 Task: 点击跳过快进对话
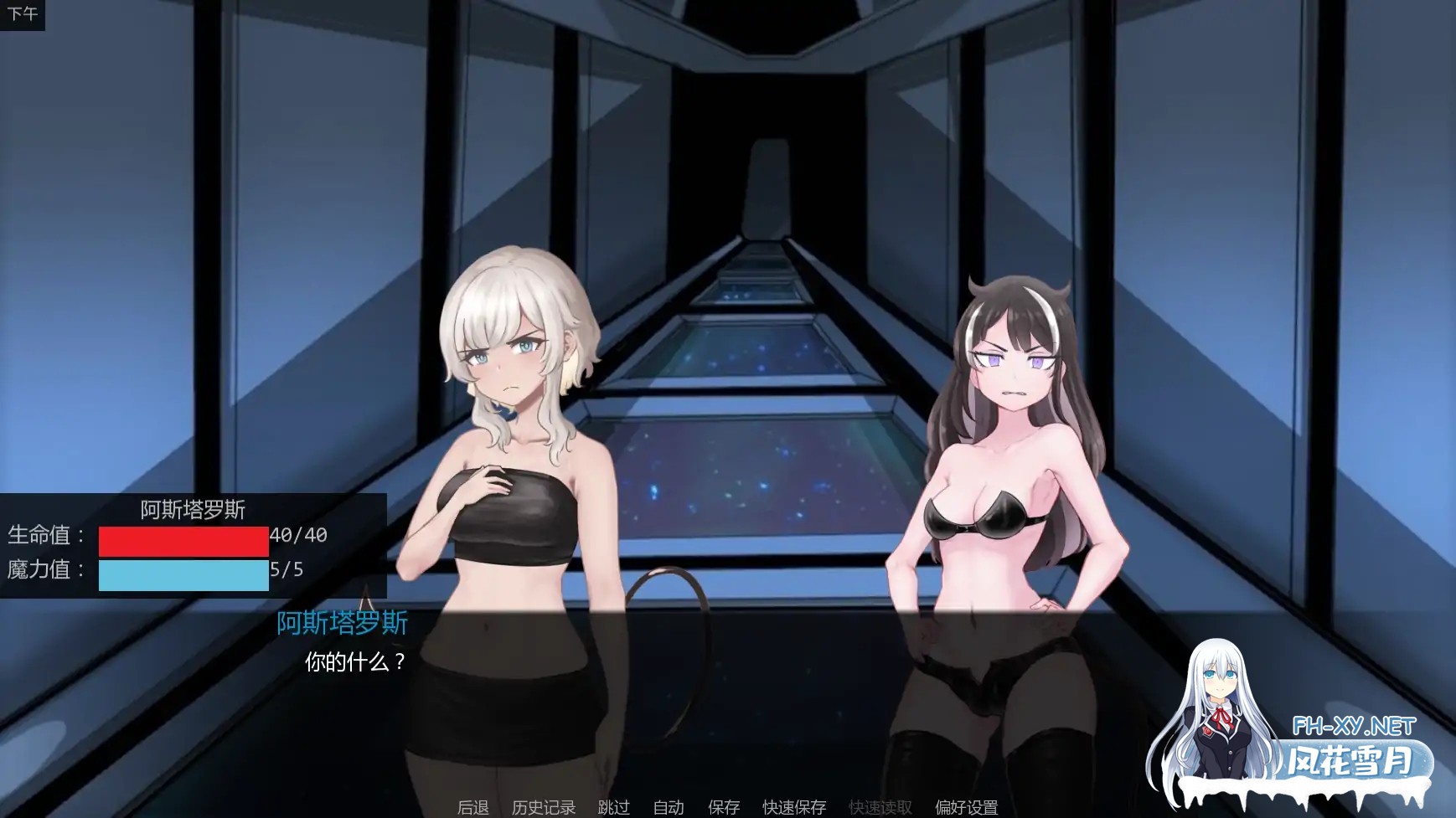coord(612,806)
